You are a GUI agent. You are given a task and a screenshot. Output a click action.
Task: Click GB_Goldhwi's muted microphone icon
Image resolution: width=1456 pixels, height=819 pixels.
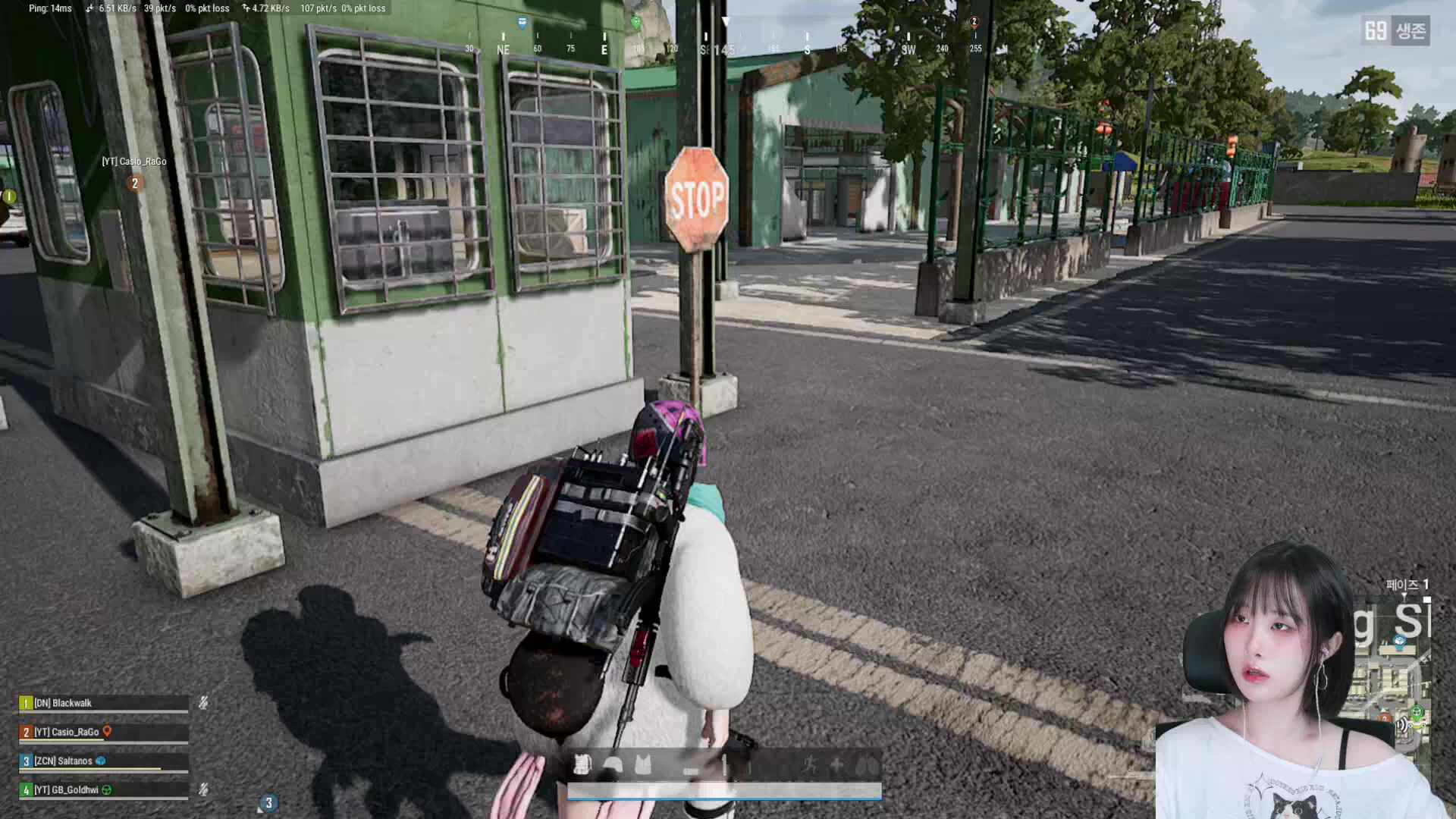[203, 789]
